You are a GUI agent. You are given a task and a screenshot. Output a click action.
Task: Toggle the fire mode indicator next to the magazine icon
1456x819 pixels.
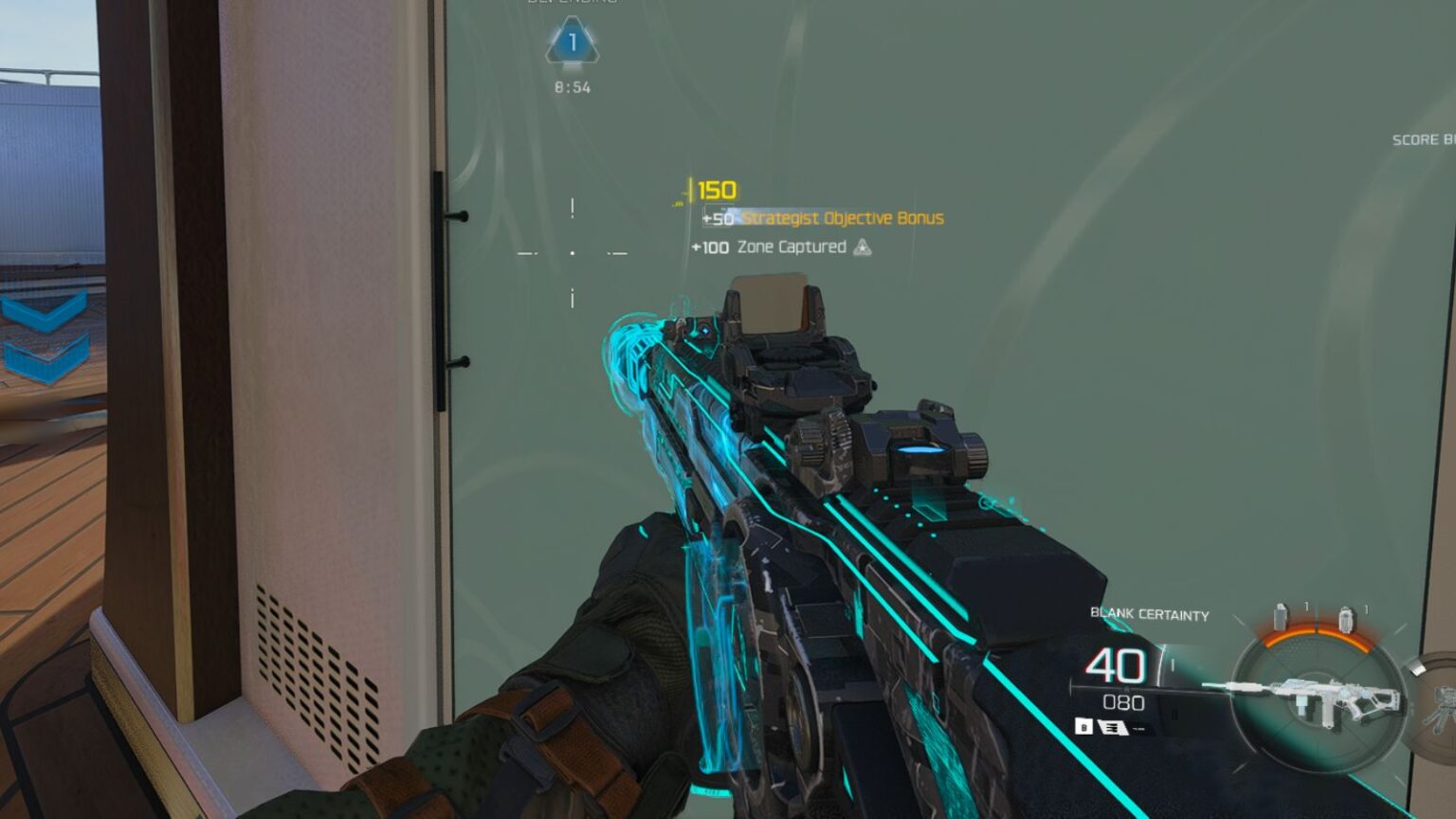[x=1137, y=729]
